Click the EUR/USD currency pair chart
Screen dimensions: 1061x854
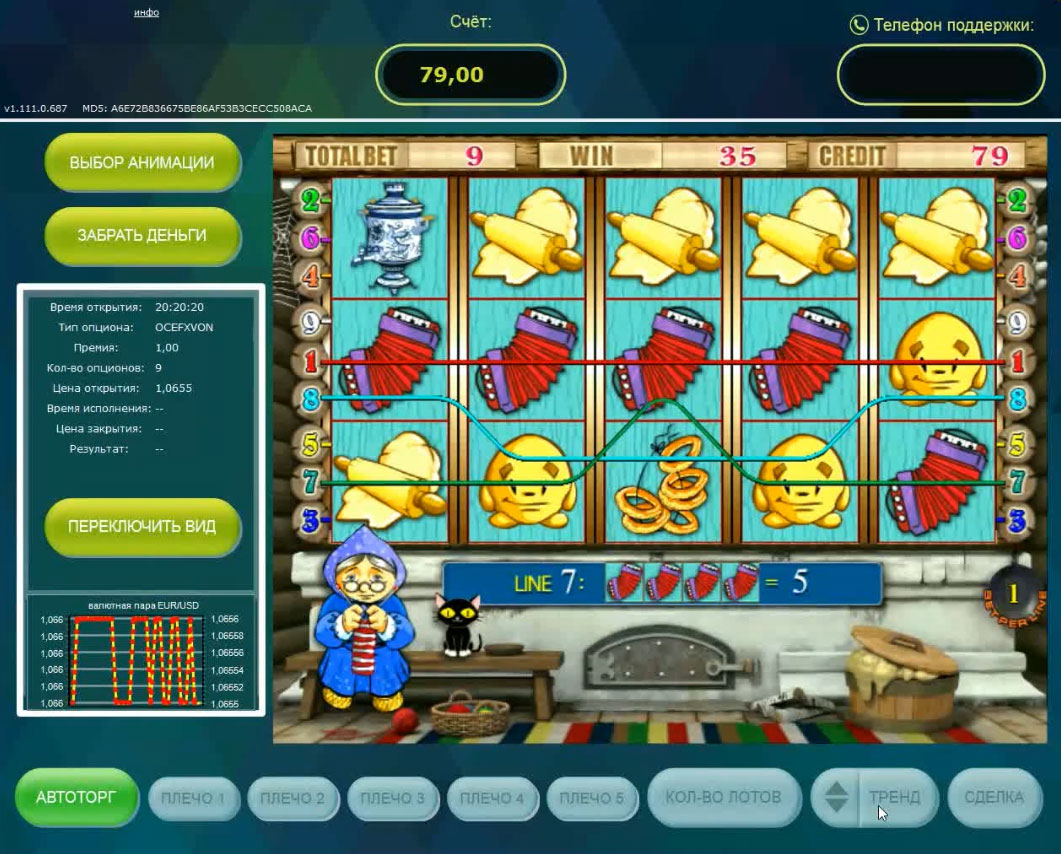[x=142, y=660]
